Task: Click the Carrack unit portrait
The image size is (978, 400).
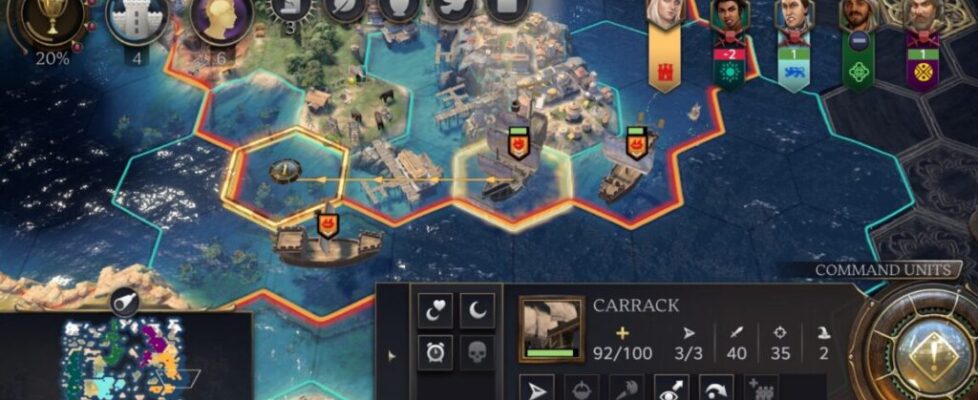Action: coord(552,329)
